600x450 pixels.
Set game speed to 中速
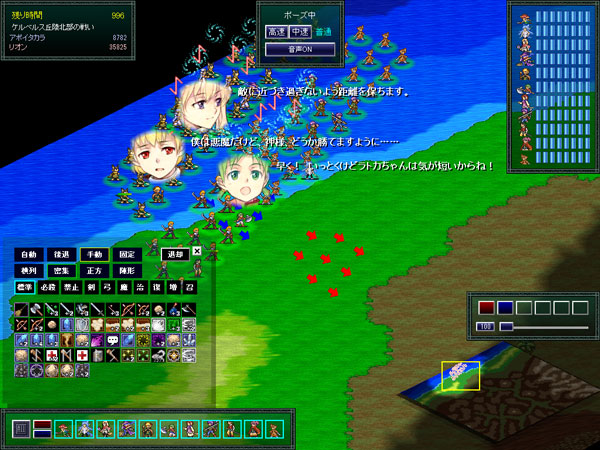pyautogui.click(x=299, y=33)
